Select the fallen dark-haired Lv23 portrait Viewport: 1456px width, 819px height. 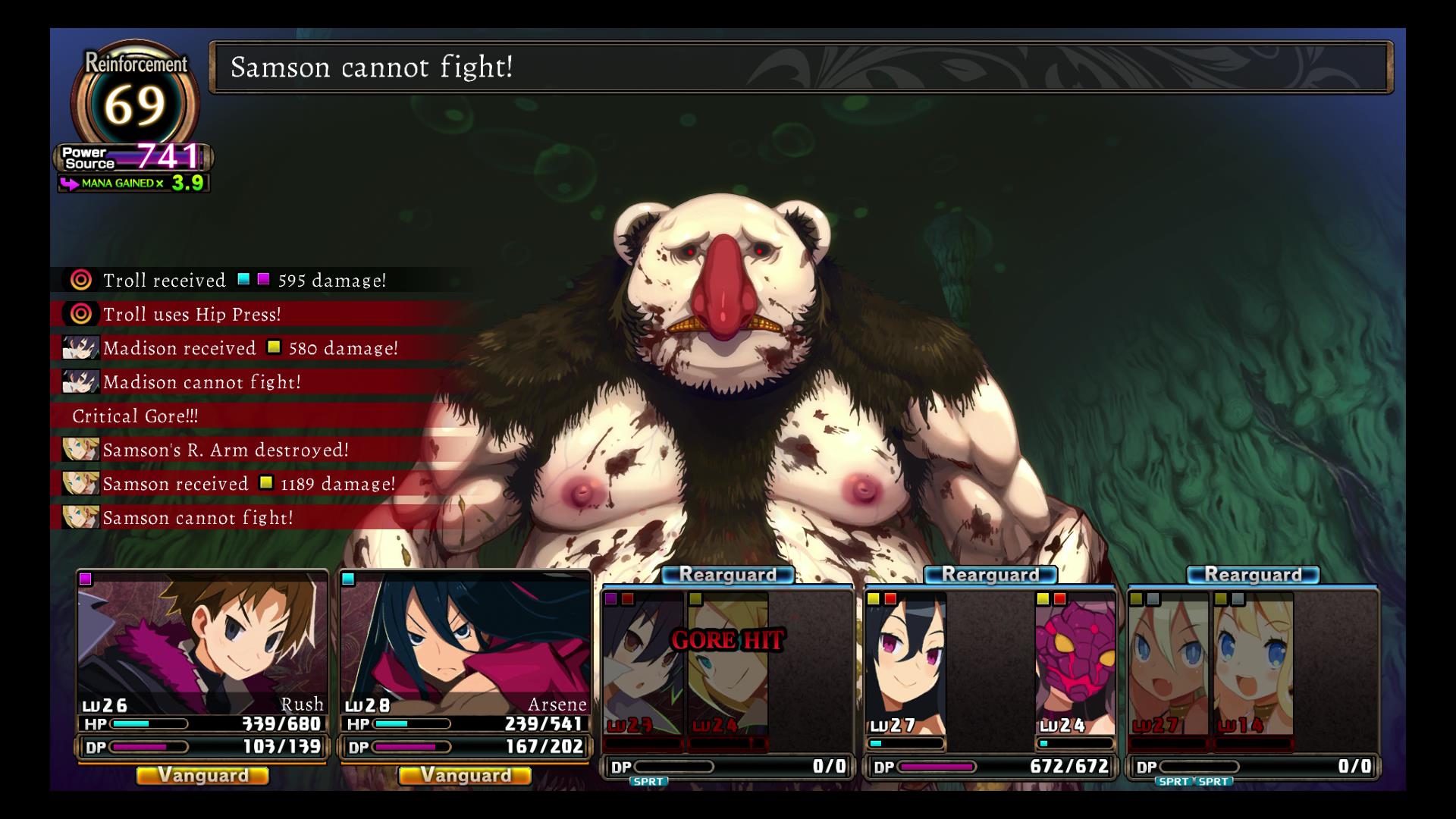pos(643,667)
